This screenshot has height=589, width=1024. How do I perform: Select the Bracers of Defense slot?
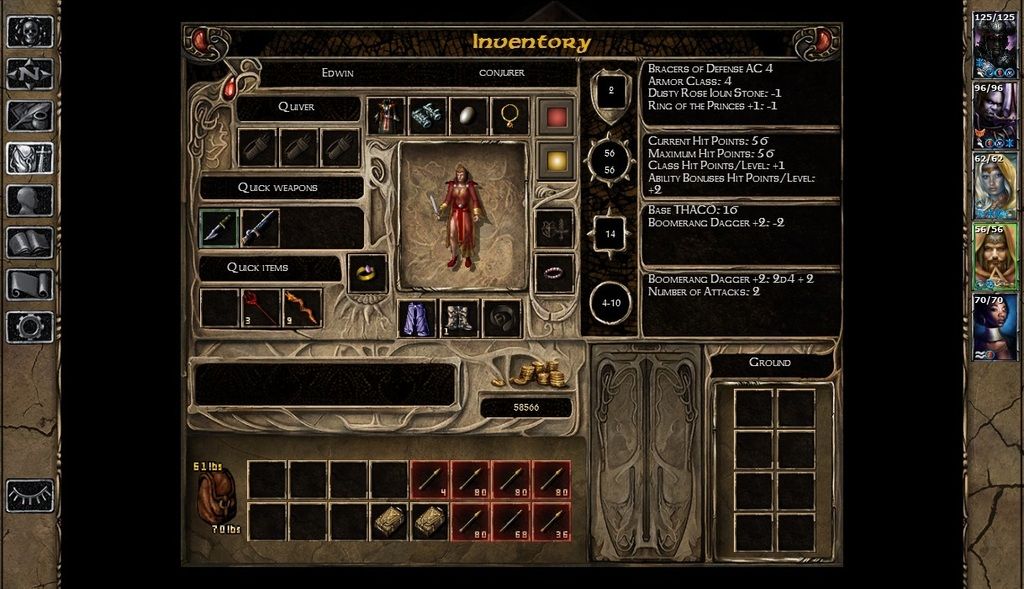[x=427, y=116]
